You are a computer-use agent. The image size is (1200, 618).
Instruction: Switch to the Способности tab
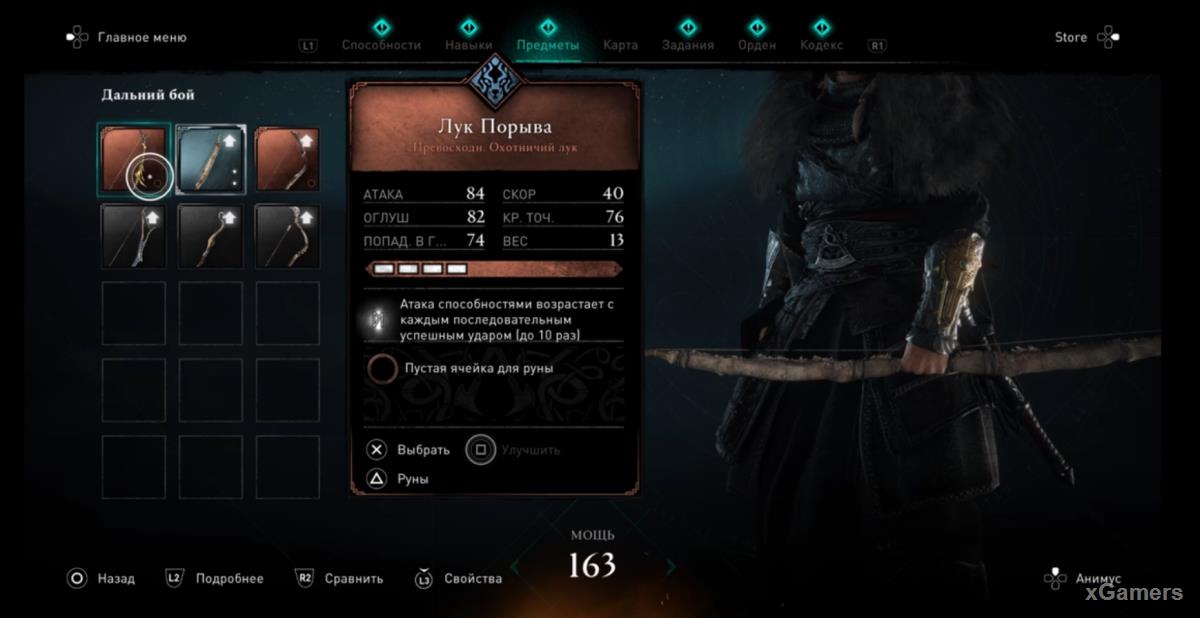point(381,45)
